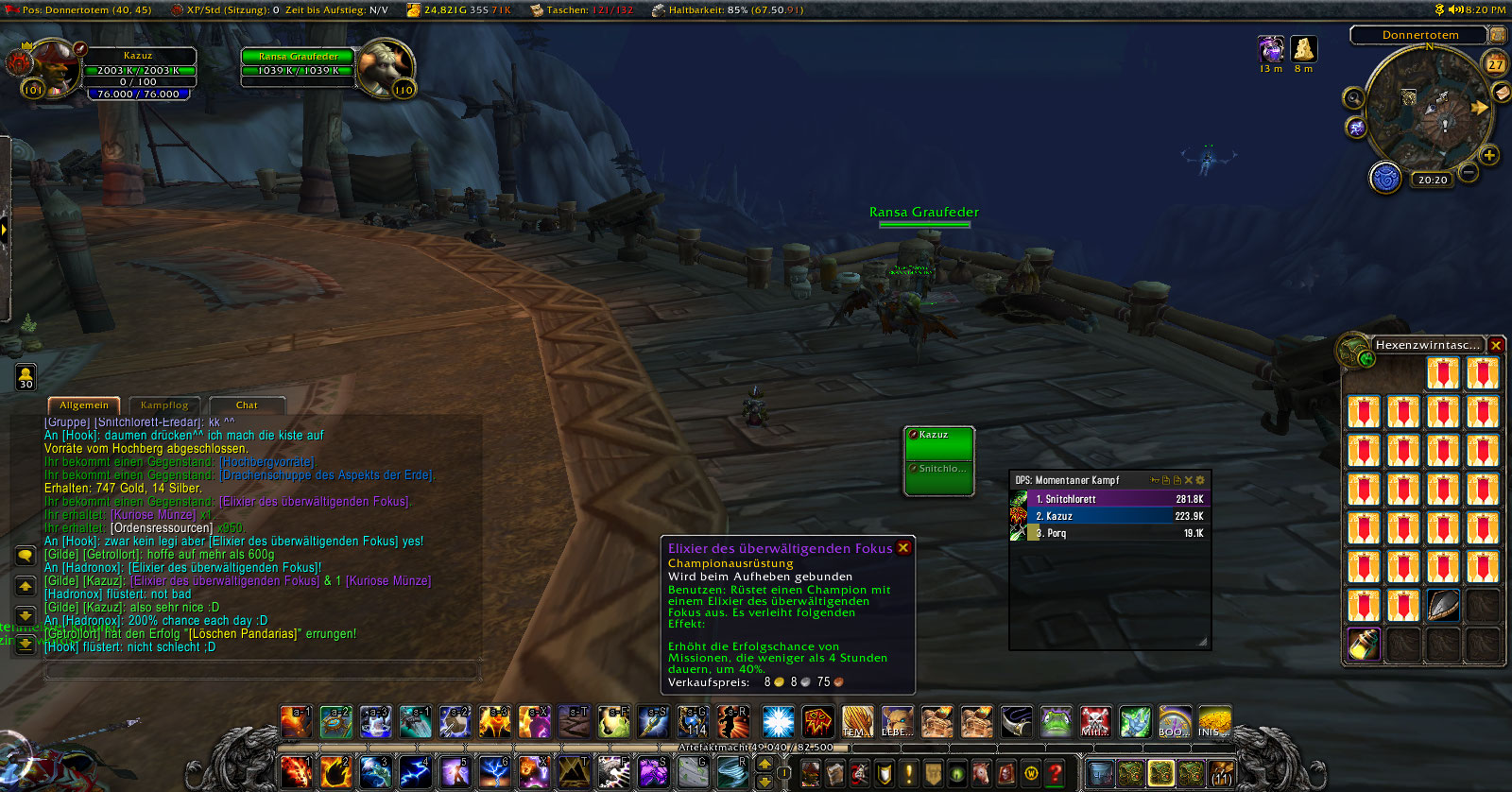Select the yellow elixir flask in the bag
Viewport: 1512px width, 792px height.
click(x=1363, y=645)
